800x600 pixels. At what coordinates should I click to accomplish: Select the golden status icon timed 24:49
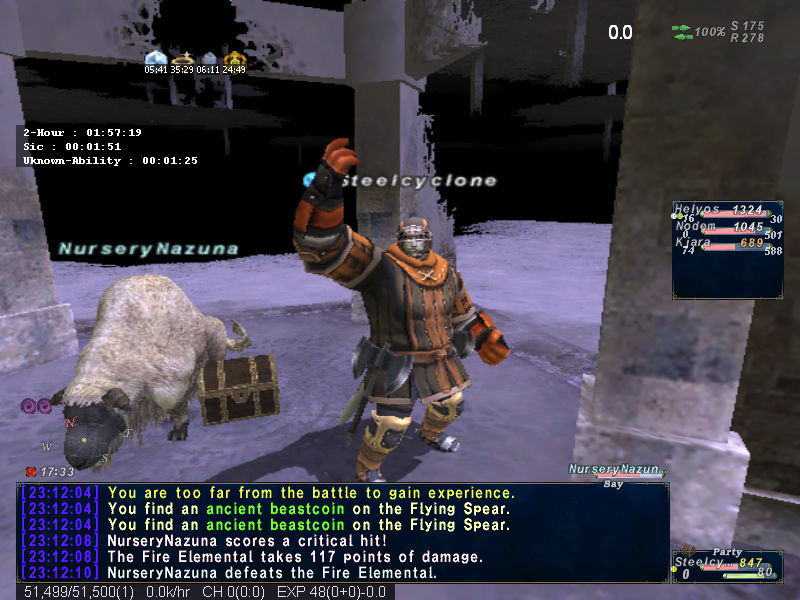pos(235,58)
